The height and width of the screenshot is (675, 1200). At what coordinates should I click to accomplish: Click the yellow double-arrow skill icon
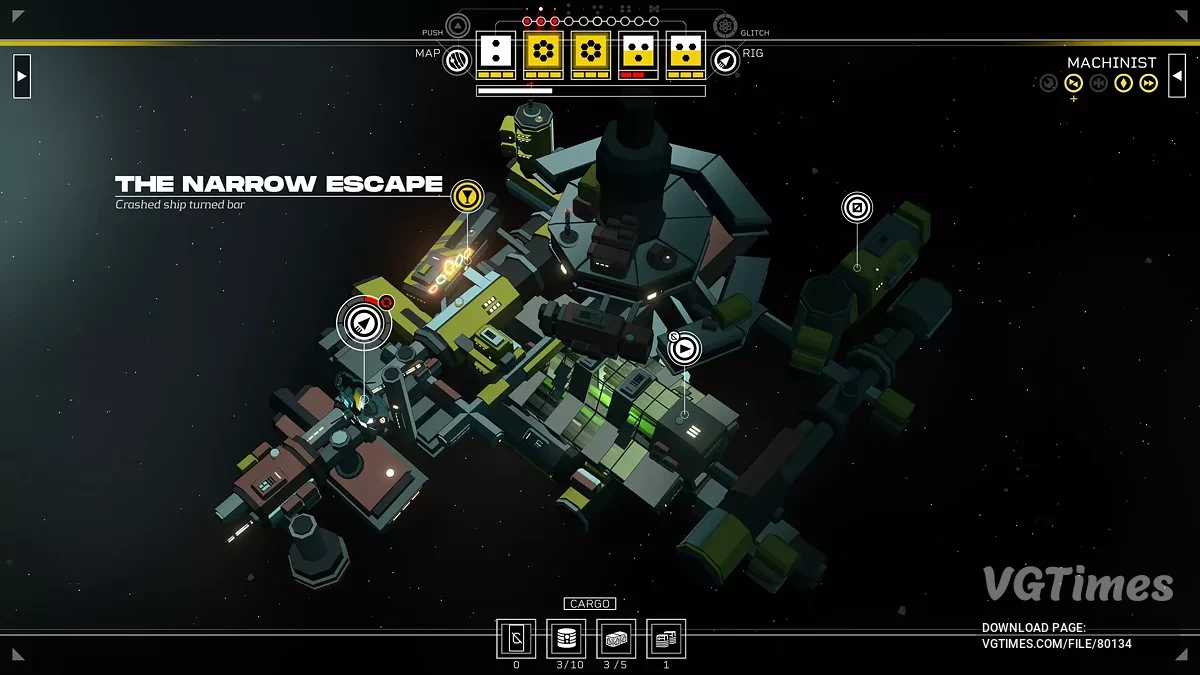point(1149,83)
